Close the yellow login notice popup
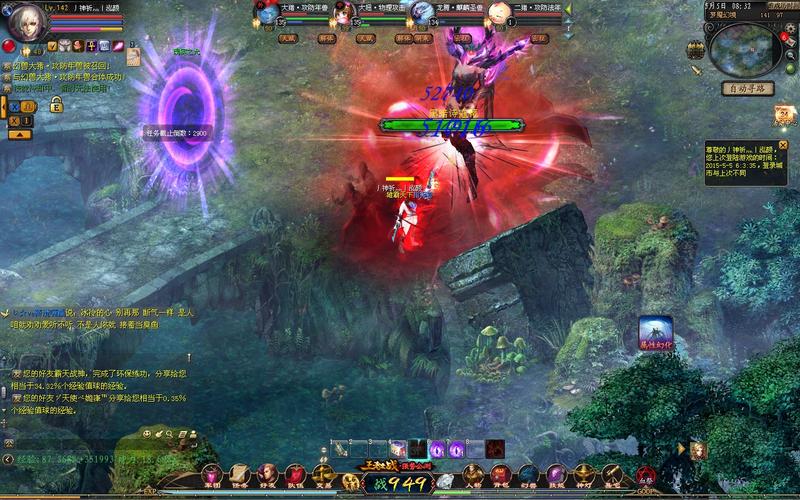 pos(783,145)
